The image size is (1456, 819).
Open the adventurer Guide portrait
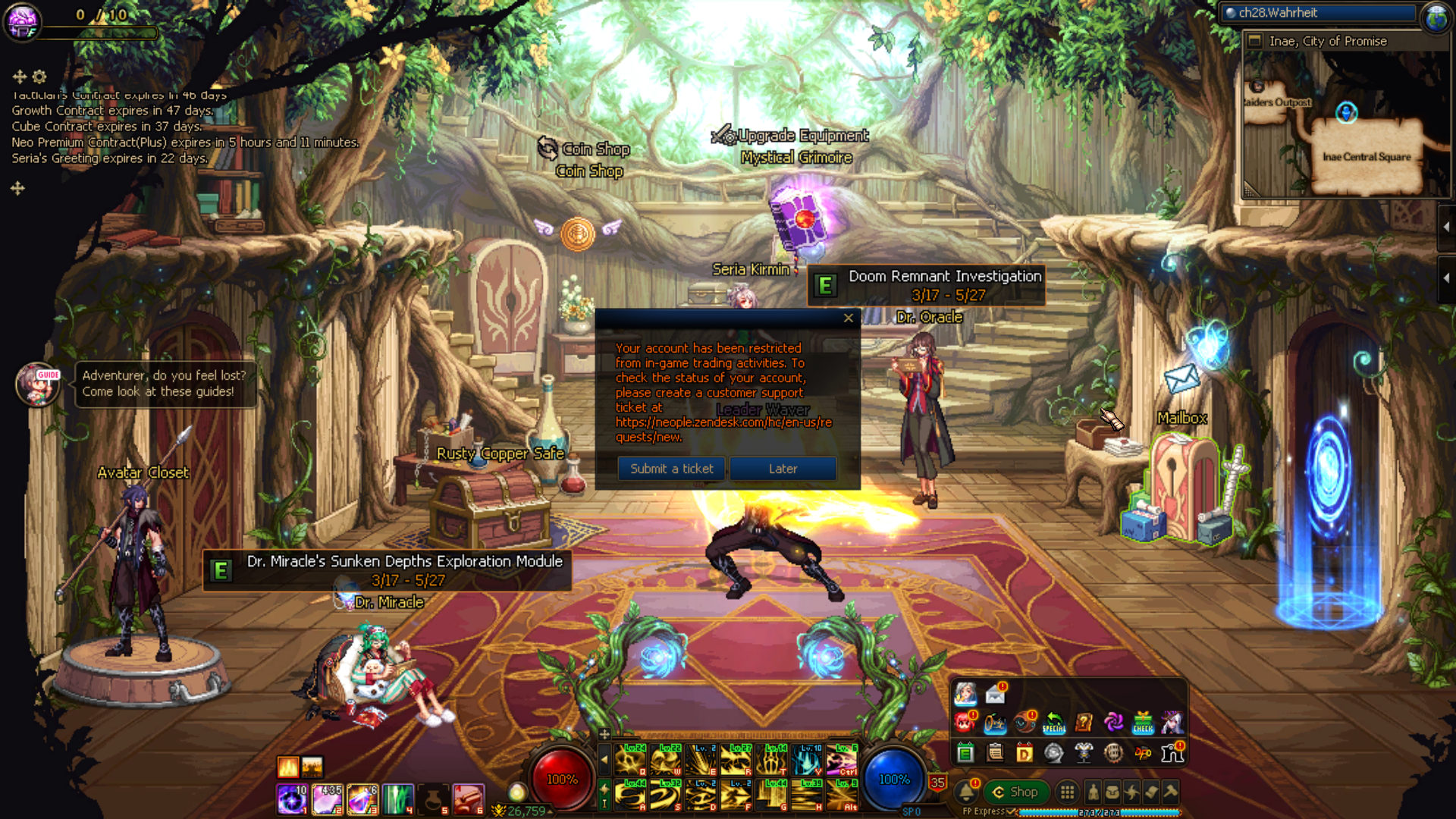[37, 384]
